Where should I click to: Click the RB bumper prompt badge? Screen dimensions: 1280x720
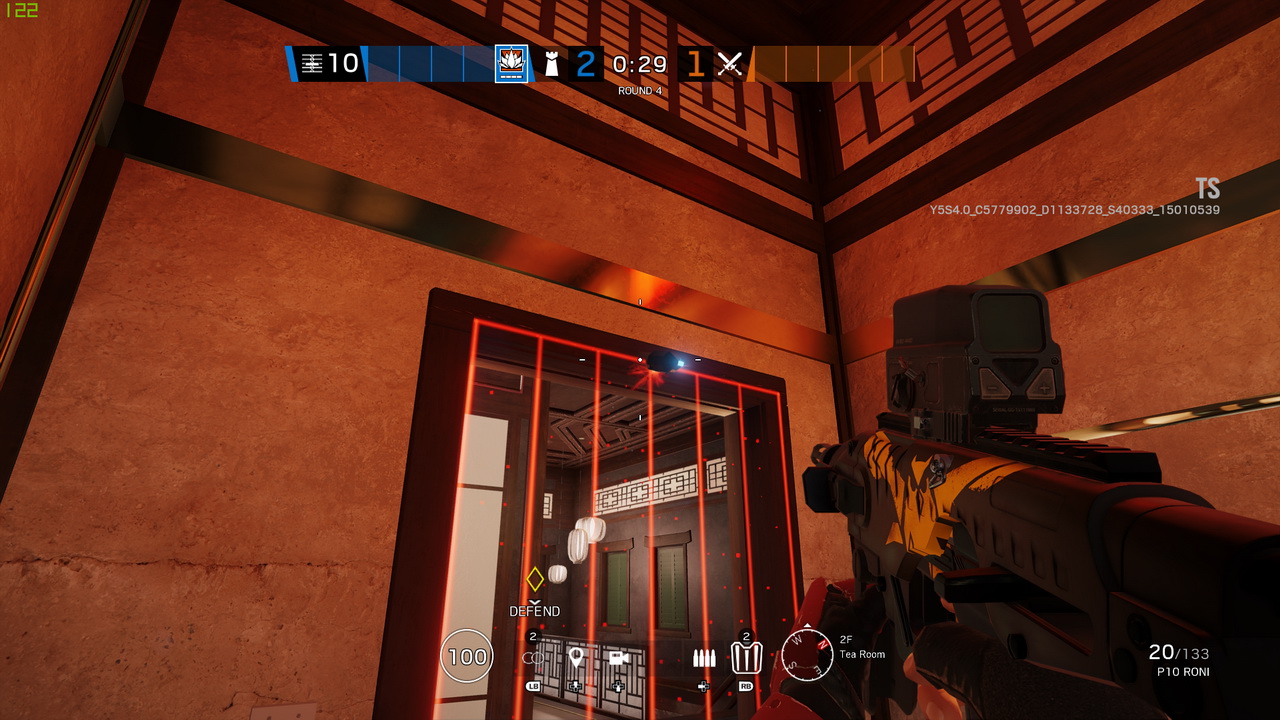(747, 686)
